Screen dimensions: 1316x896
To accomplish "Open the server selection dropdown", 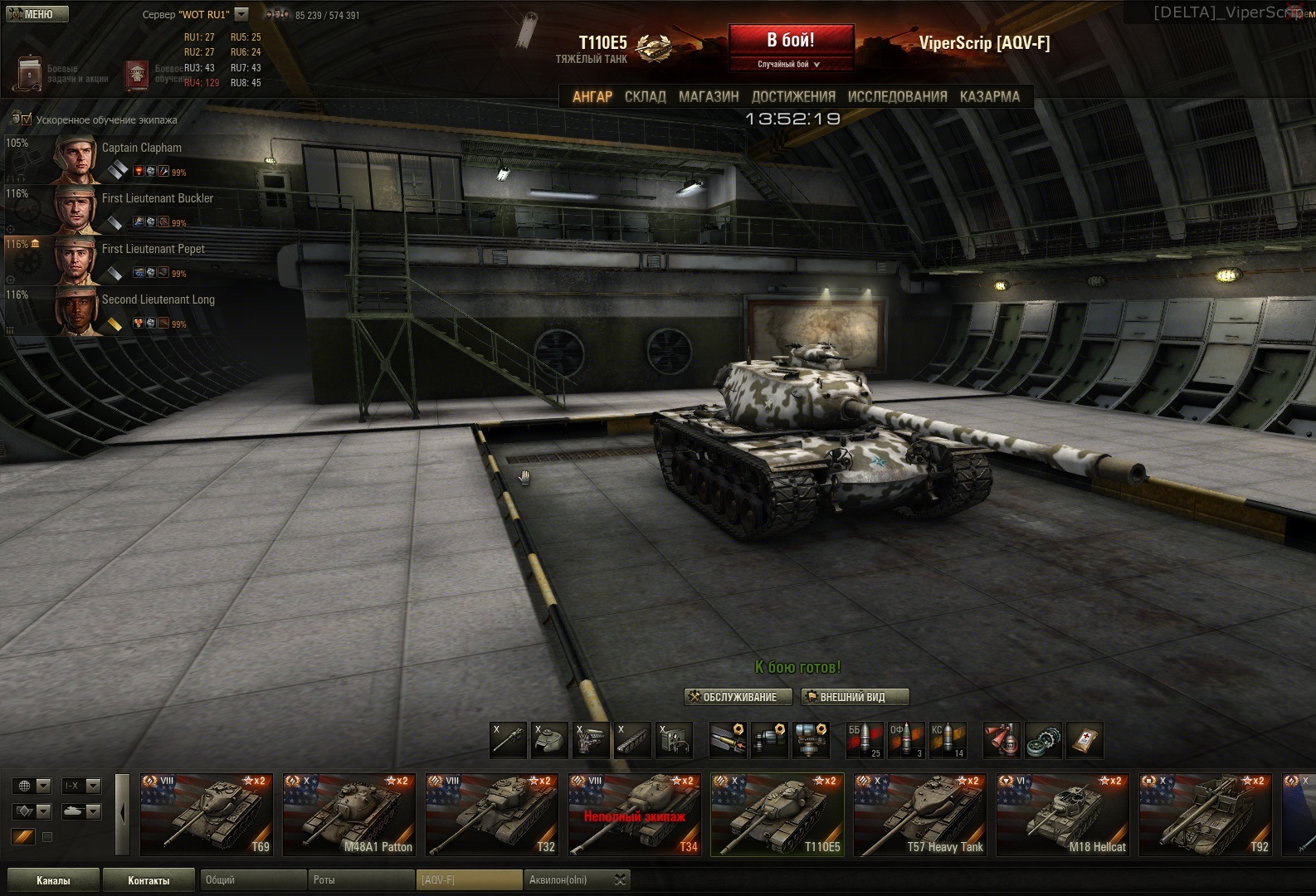I will (241, 14).
